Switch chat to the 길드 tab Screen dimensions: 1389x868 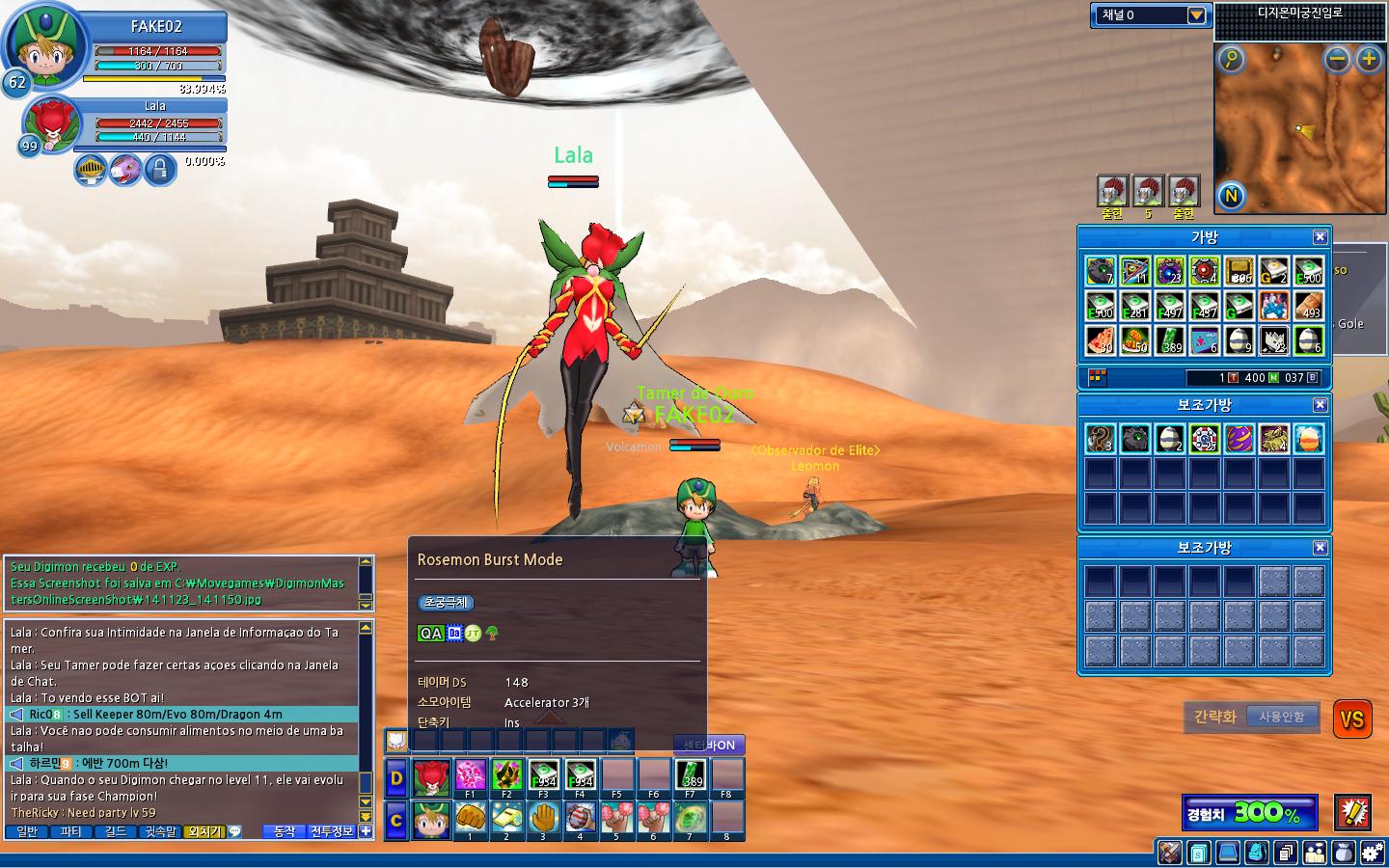[x=115, y=831]
